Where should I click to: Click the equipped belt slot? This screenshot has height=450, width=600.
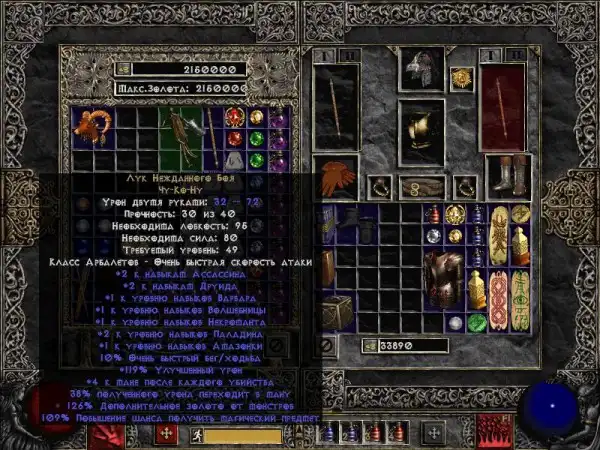coord(422,186)
